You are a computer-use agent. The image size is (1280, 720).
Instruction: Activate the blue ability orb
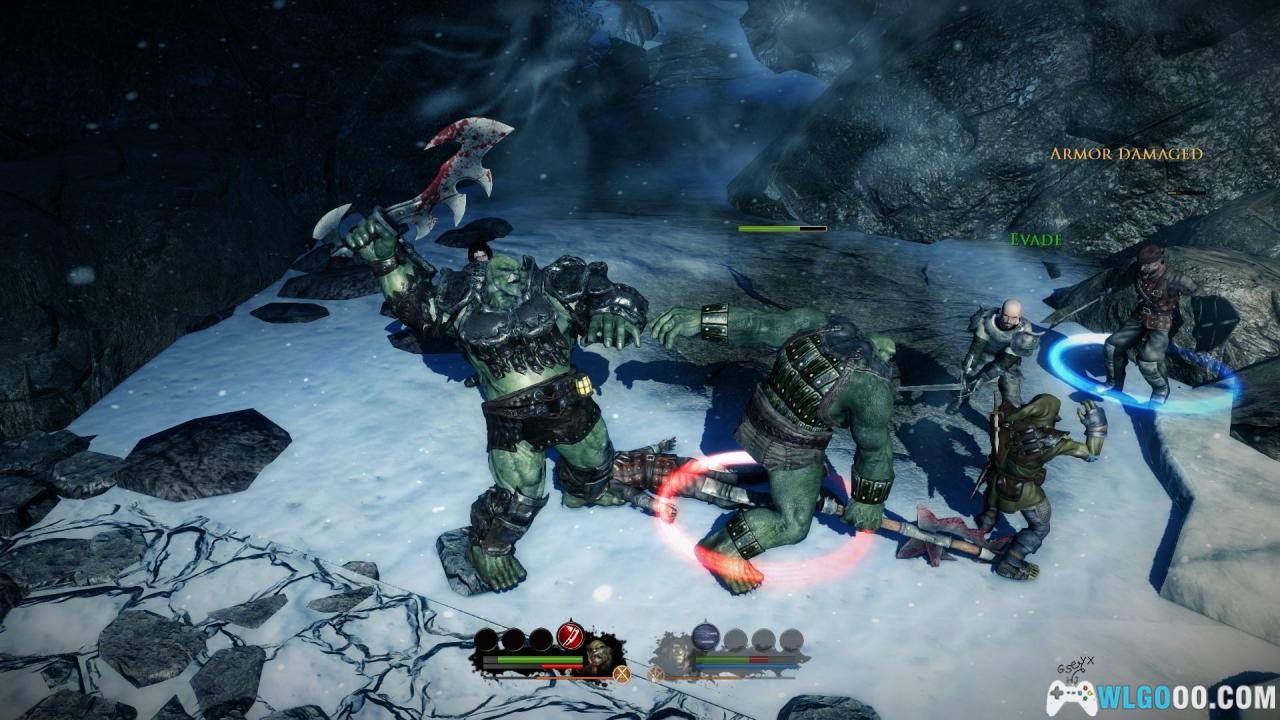coord(706,637)
